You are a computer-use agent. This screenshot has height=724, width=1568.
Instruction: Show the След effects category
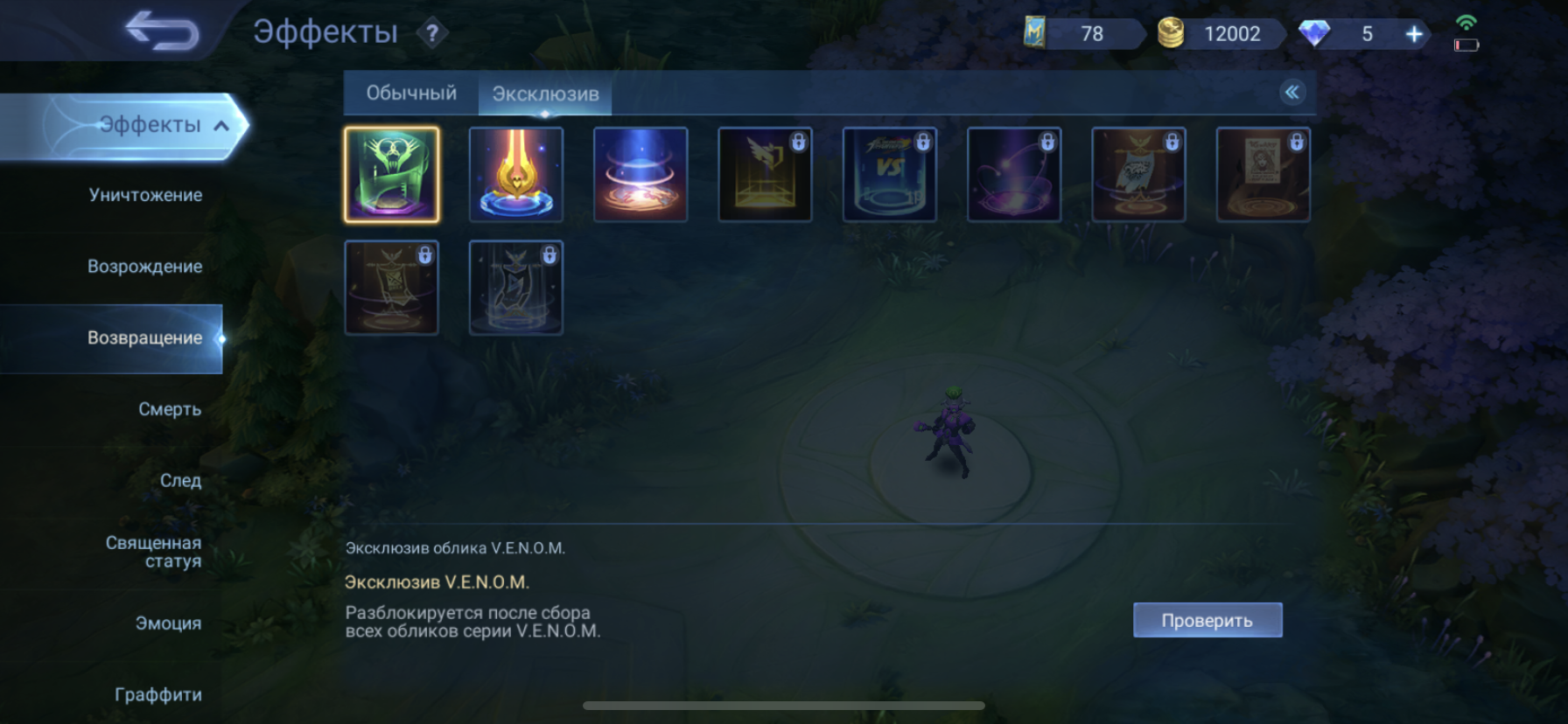180,480
